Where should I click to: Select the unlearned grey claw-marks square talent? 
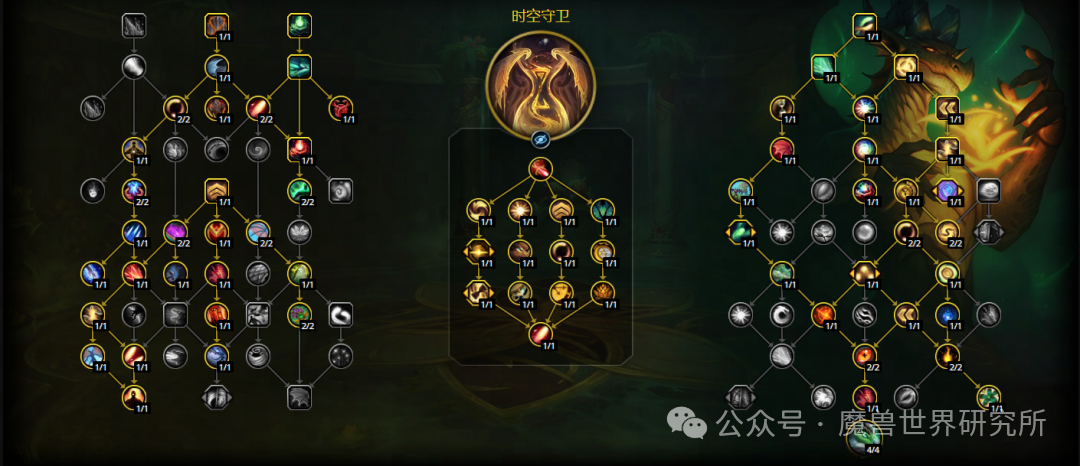[134, 24]
